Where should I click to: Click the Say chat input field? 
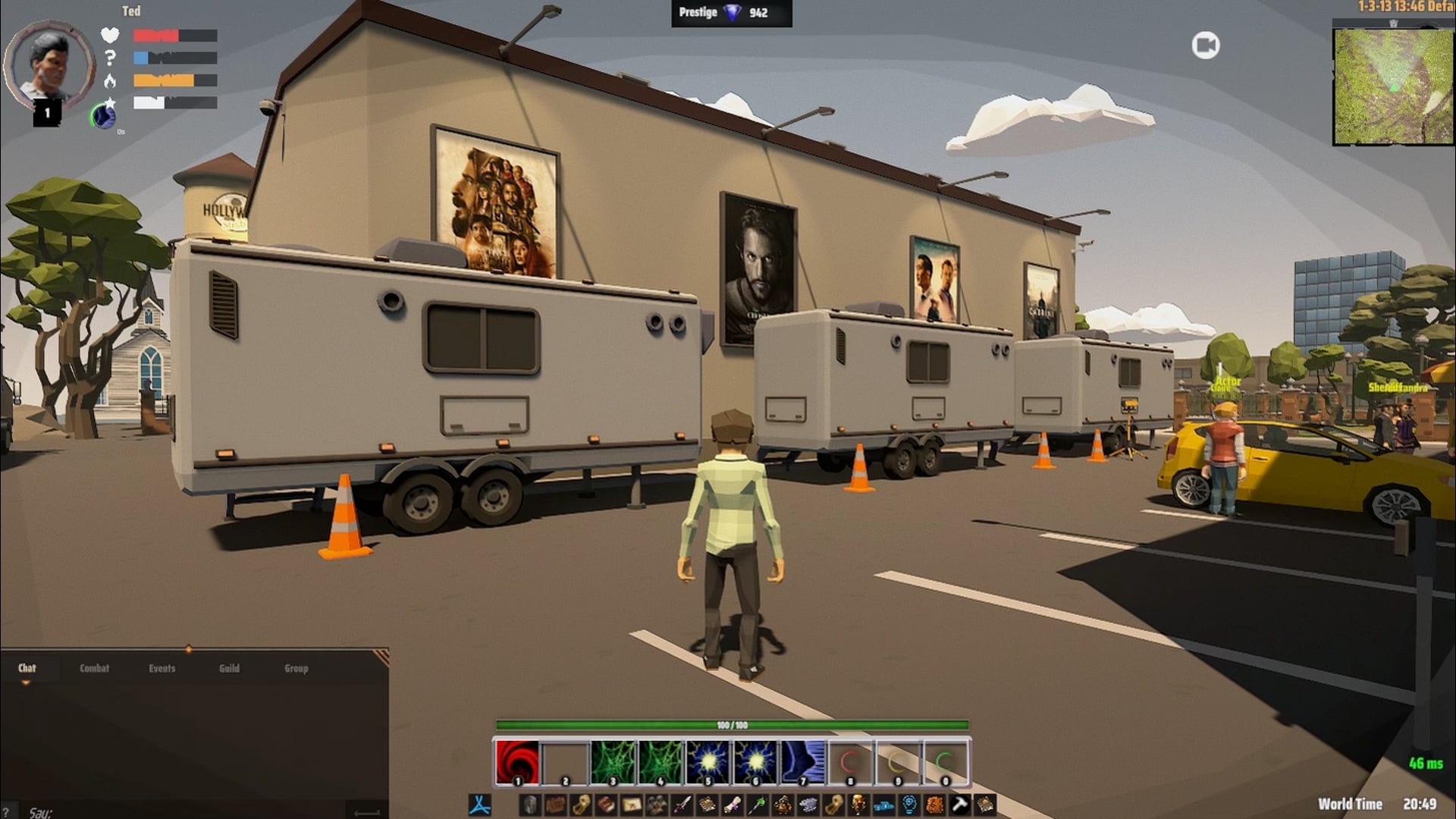pos(182,812)
